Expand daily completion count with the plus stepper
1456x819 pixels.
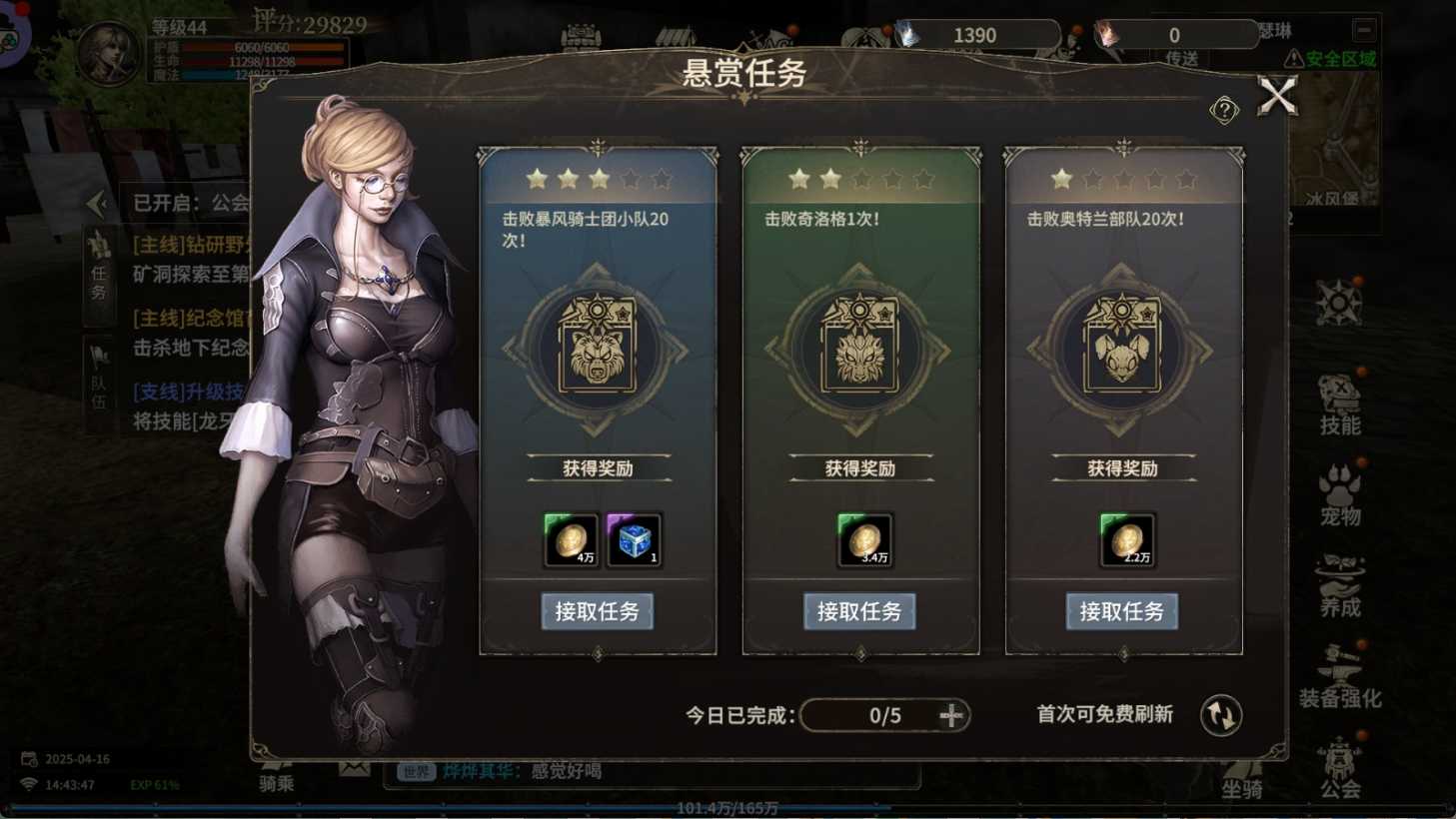click(x=950, y=715)
